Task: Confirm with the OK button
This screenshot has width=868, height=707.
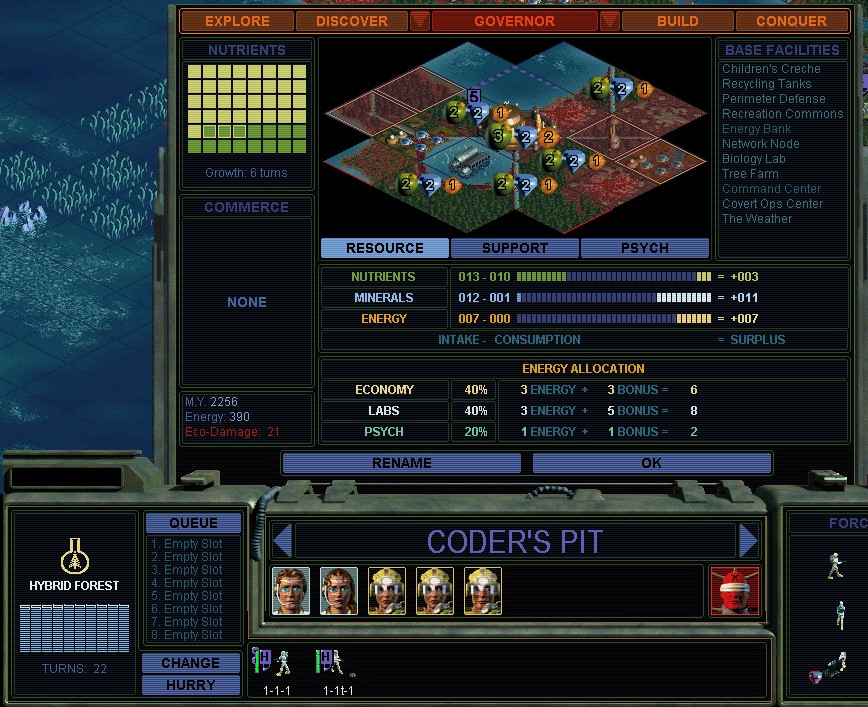Action: [x=651, y=463]
